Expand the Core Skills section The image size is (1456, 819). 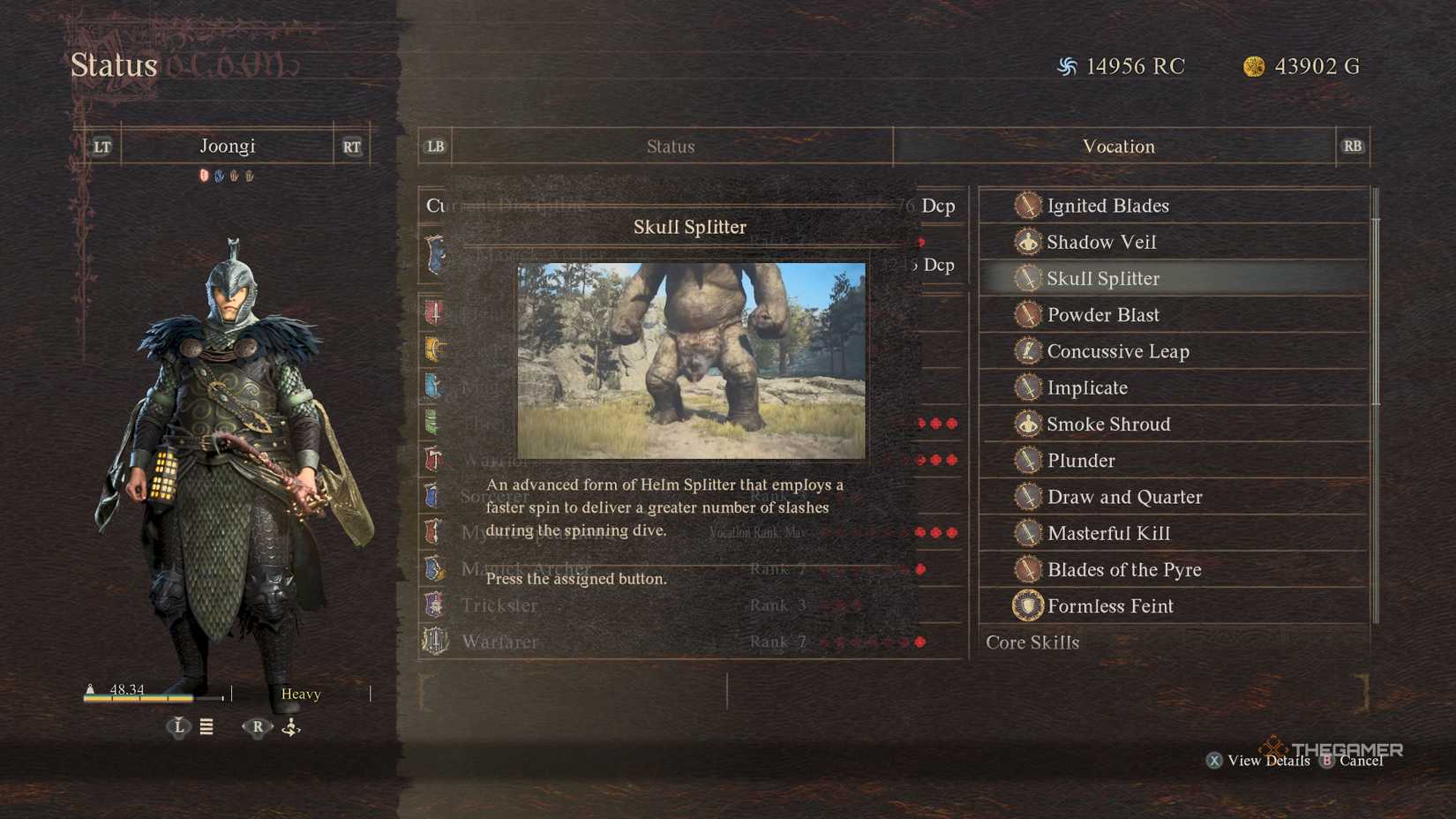pyautogui.click(x=1032, y=642)
